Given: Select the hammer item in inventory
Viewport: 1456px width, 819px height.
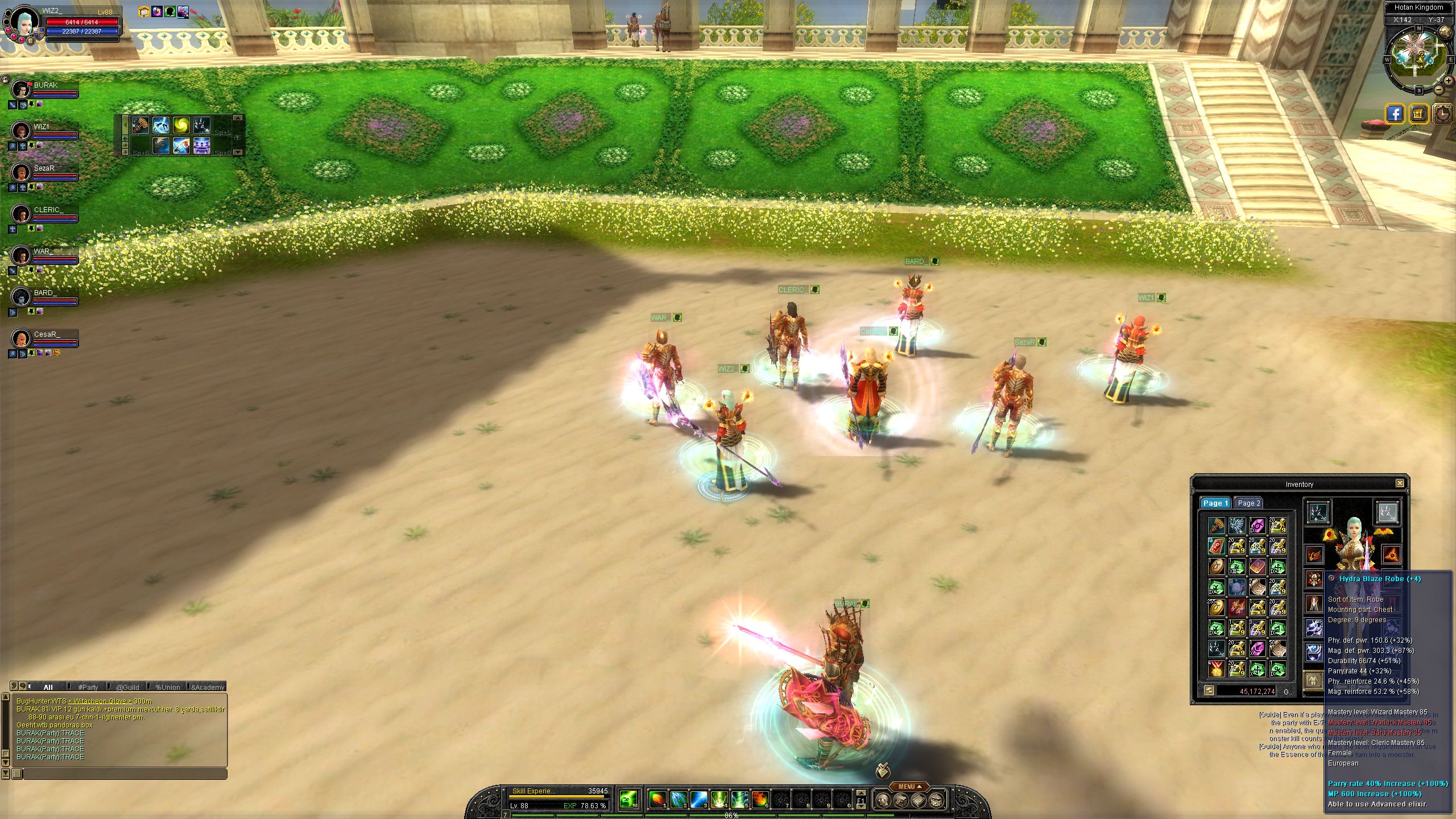Looking at the screenshot, I should pos(1217,525).
